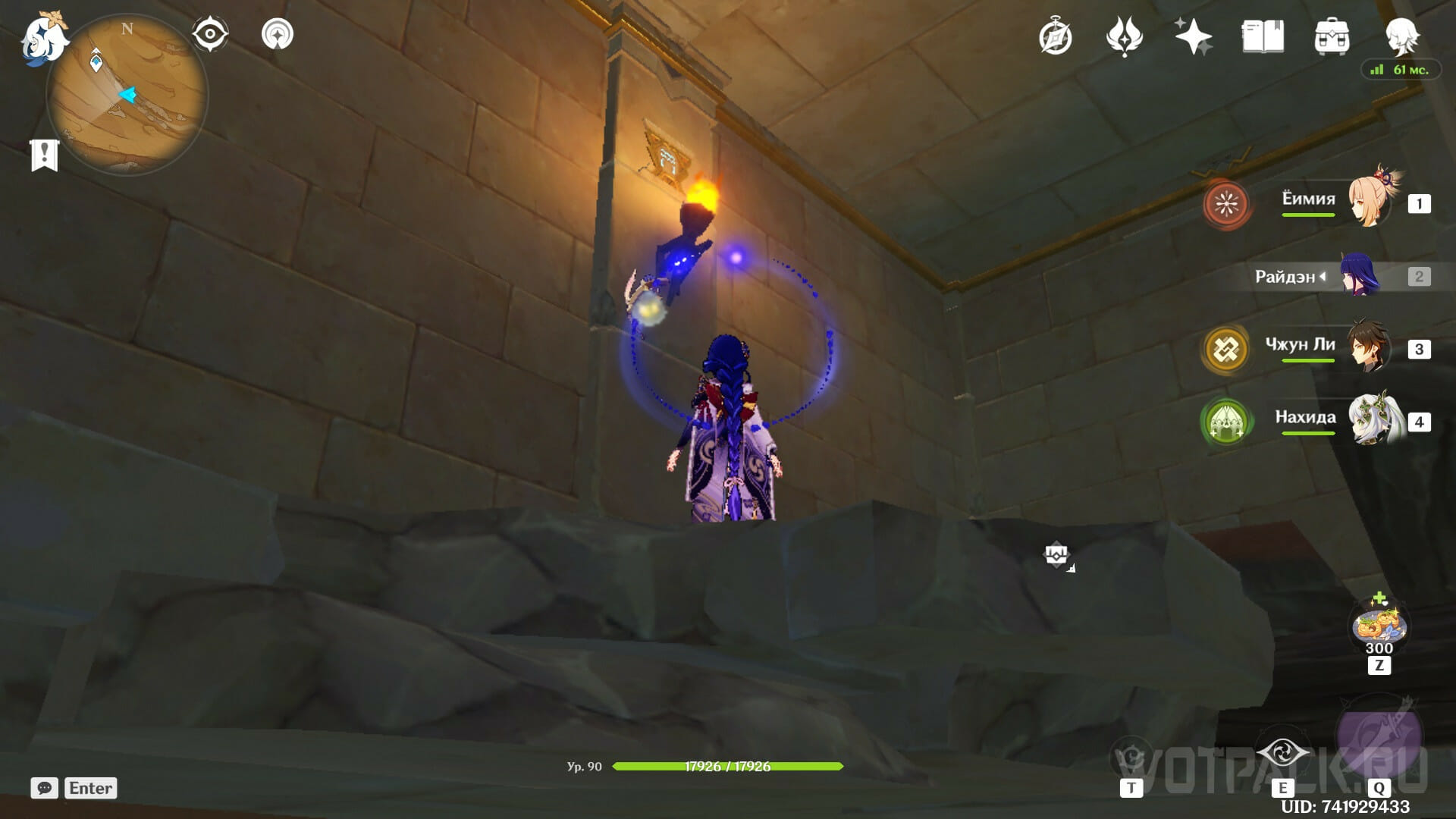Open the battle pass winged icon
The width and height of the screenshot is (1456, 819).
pyautogui.click(x=1124, y=36)
